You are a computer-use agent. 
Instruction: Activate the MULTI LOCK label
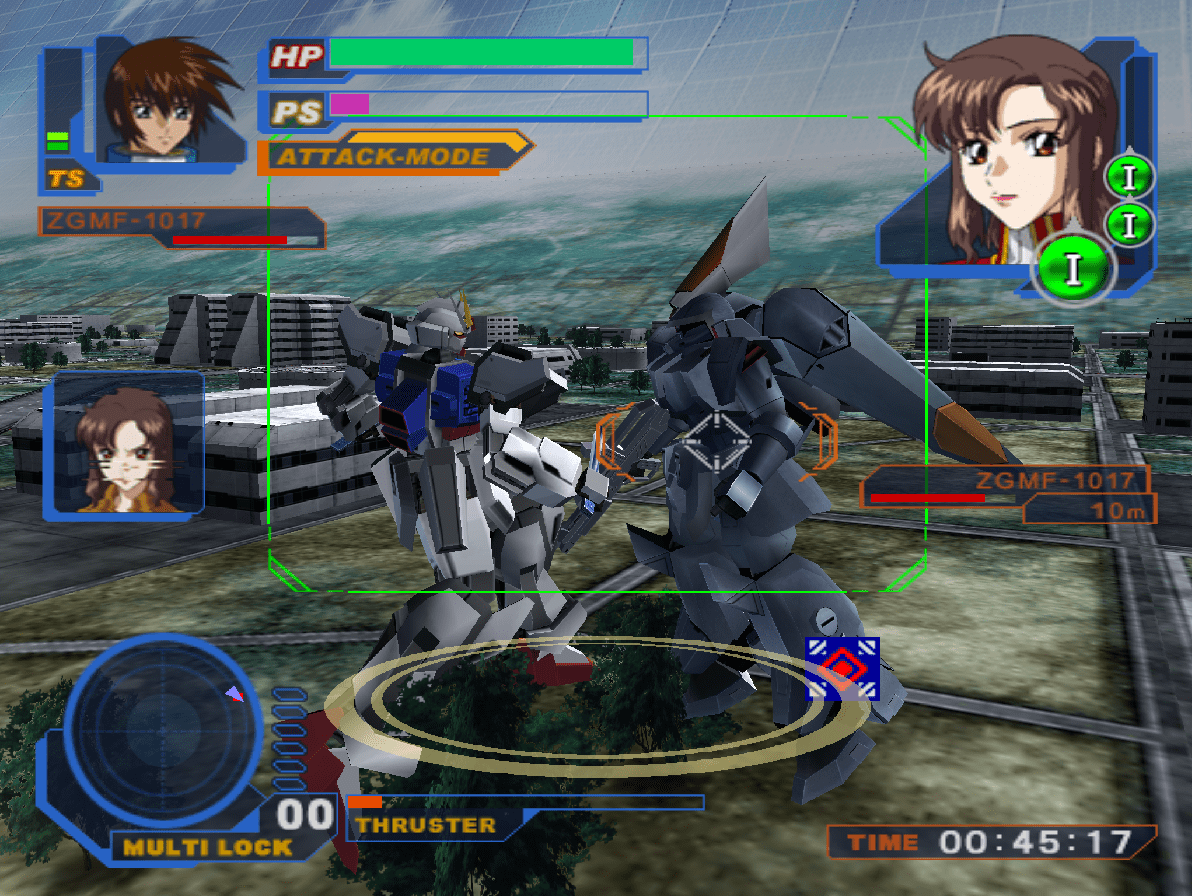(x=207, y=847)
